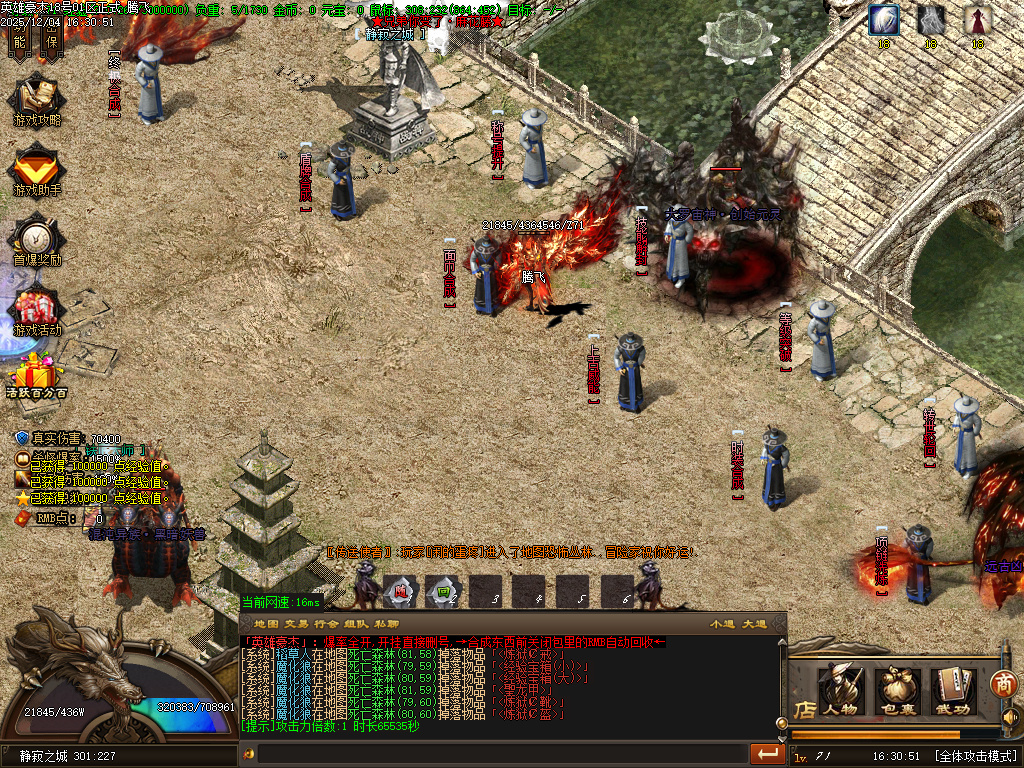Click the 小退 logout-to-character button
Screen dimensions: 1024x768
tap(722, 623)
